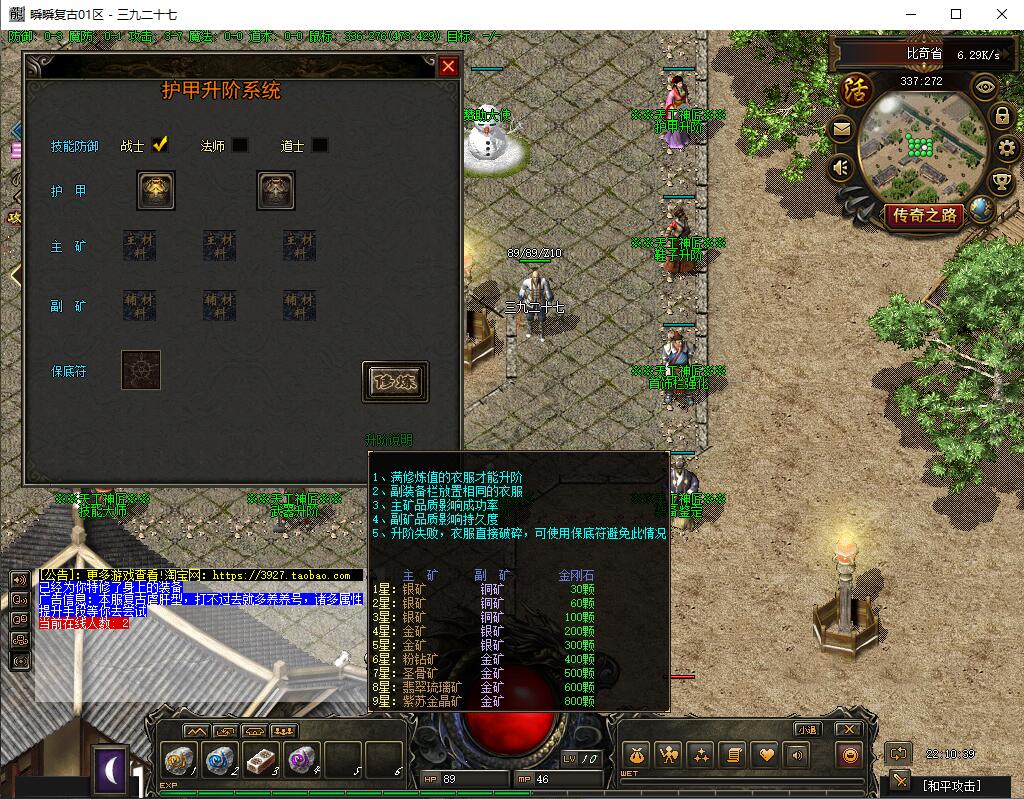Open the trophy ranking icon
This screenshot has width=1024, height=799.
tap(1001, 182)
